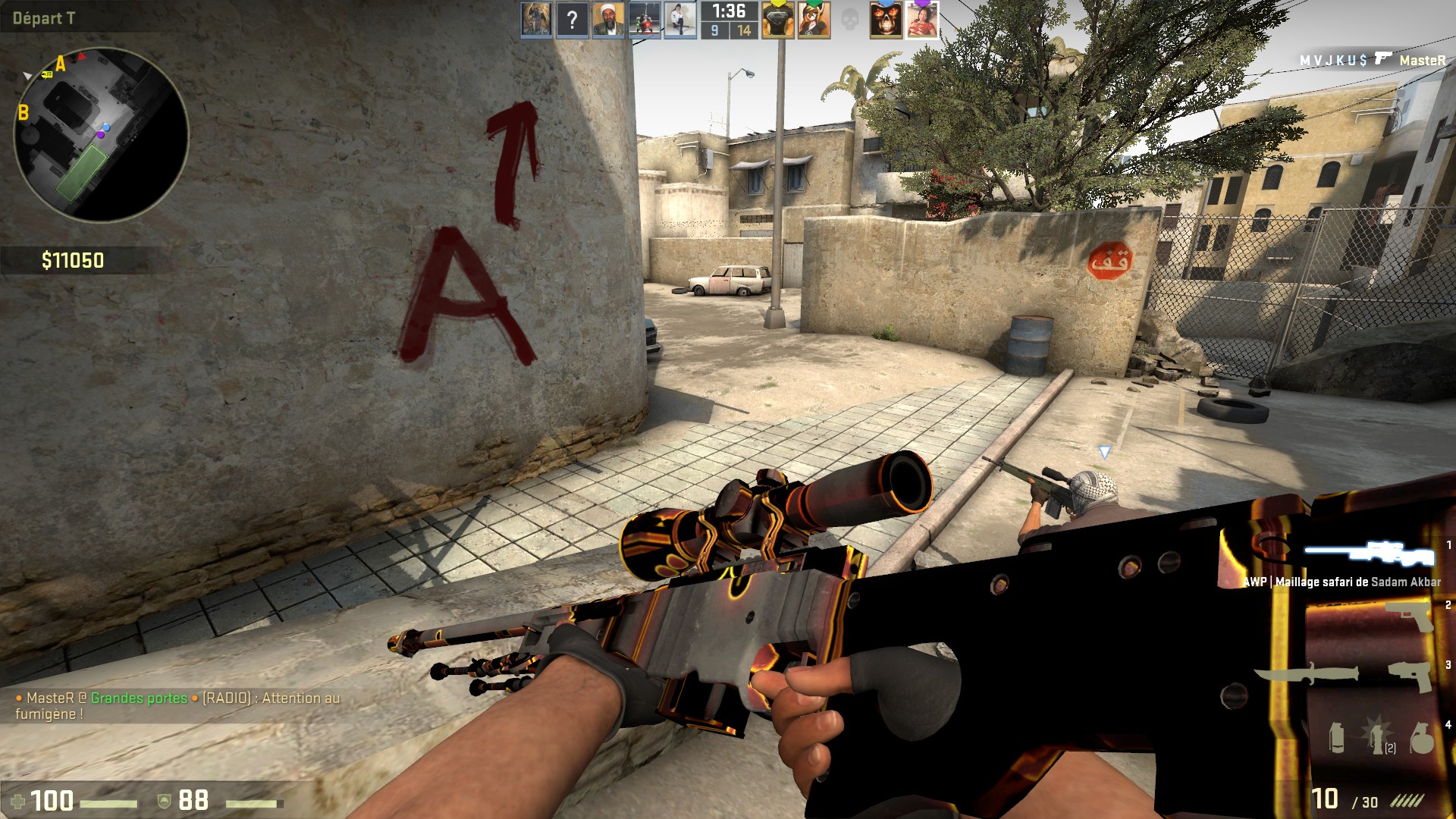Click the bullet icons beside the ammo counter

pyautogui.click(x=1407, y=800)
